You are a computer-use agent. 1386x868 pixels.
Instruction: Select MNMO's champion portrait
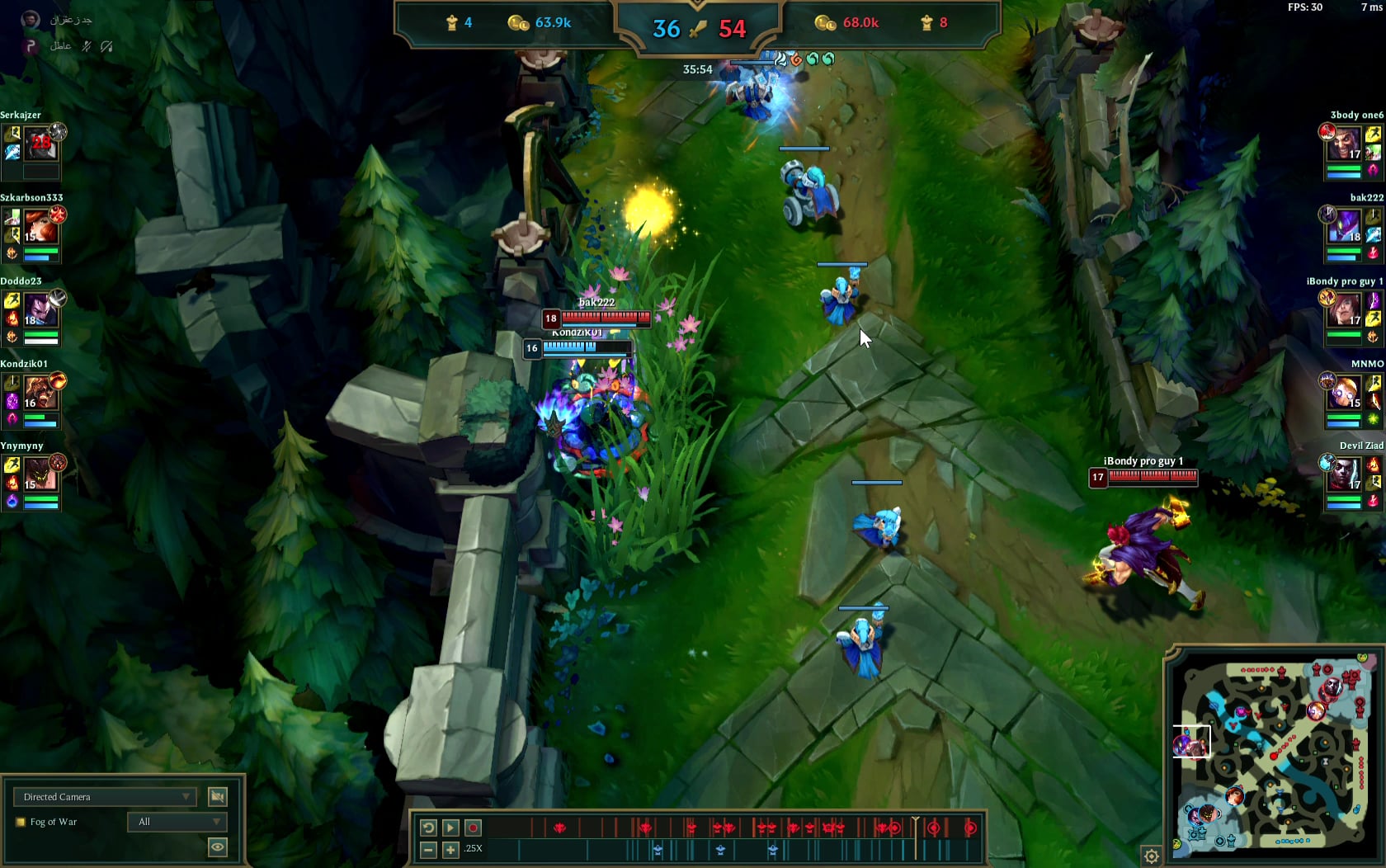click(x=1344, y=394)
